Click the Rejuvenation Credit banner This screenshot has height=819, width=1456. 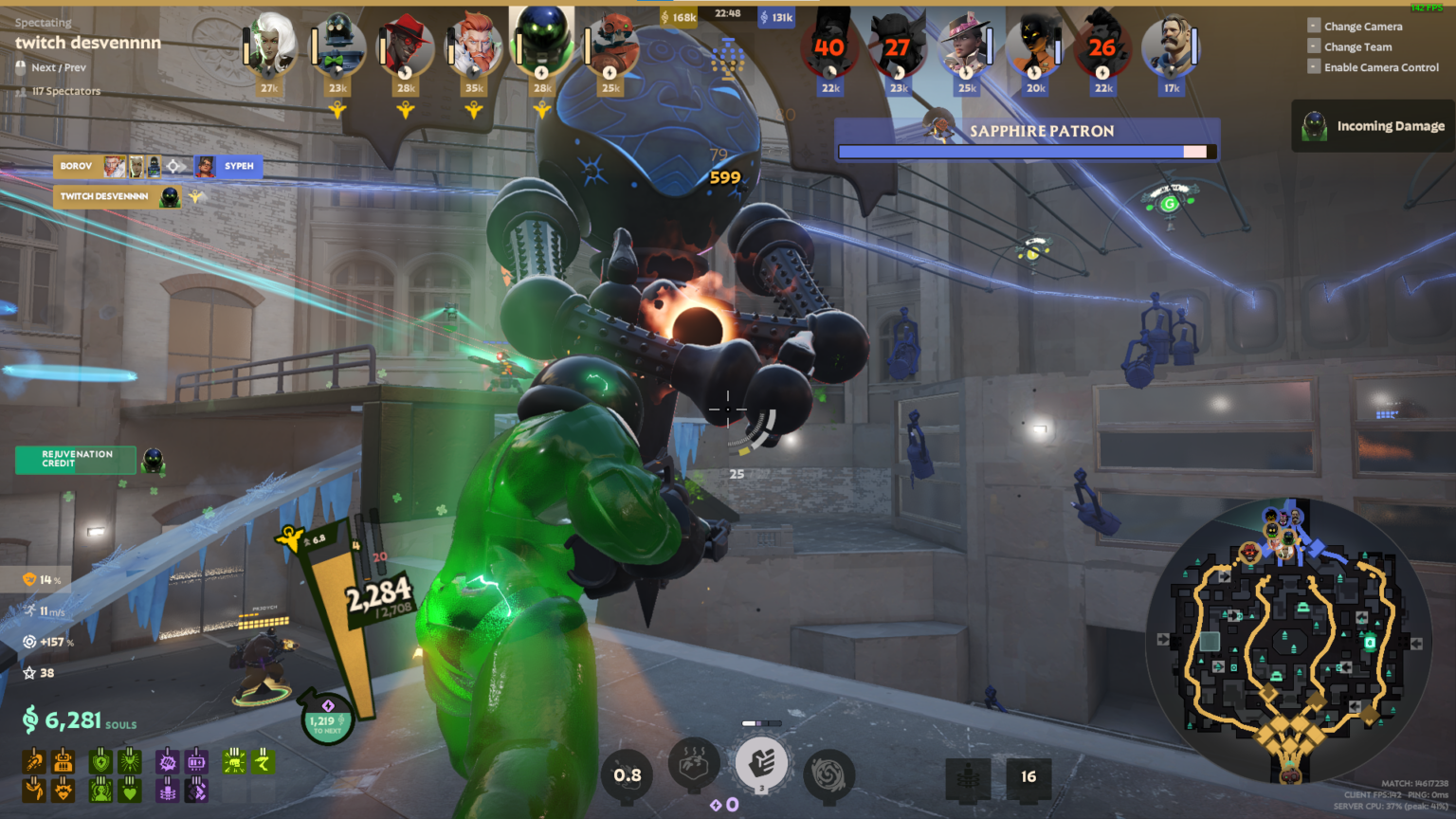pyautogui.click(x=75, y=460)
